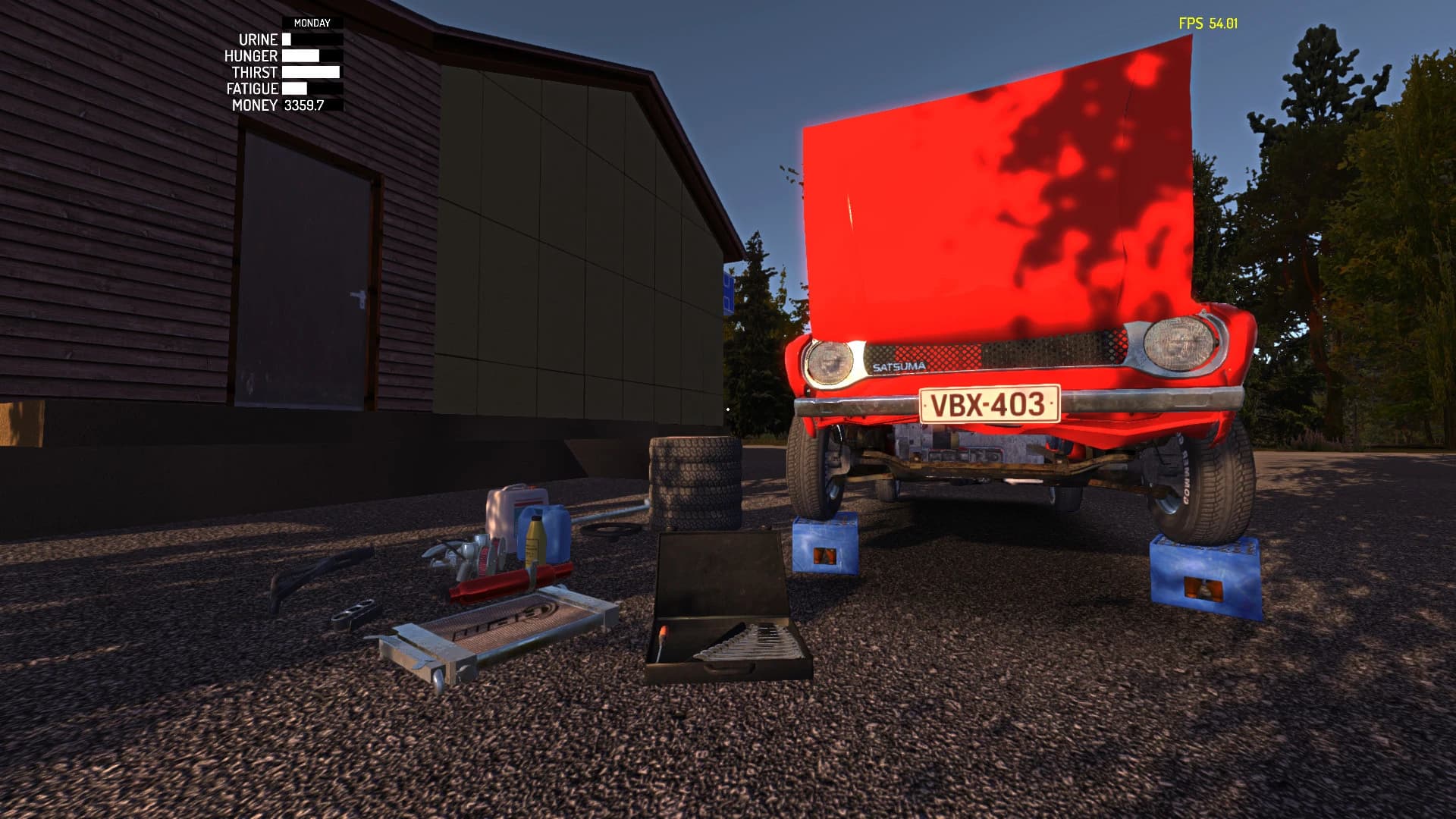Click the THIRST status bar
The width and height of the screenshot is (1456, 819).
pos(309,72)
